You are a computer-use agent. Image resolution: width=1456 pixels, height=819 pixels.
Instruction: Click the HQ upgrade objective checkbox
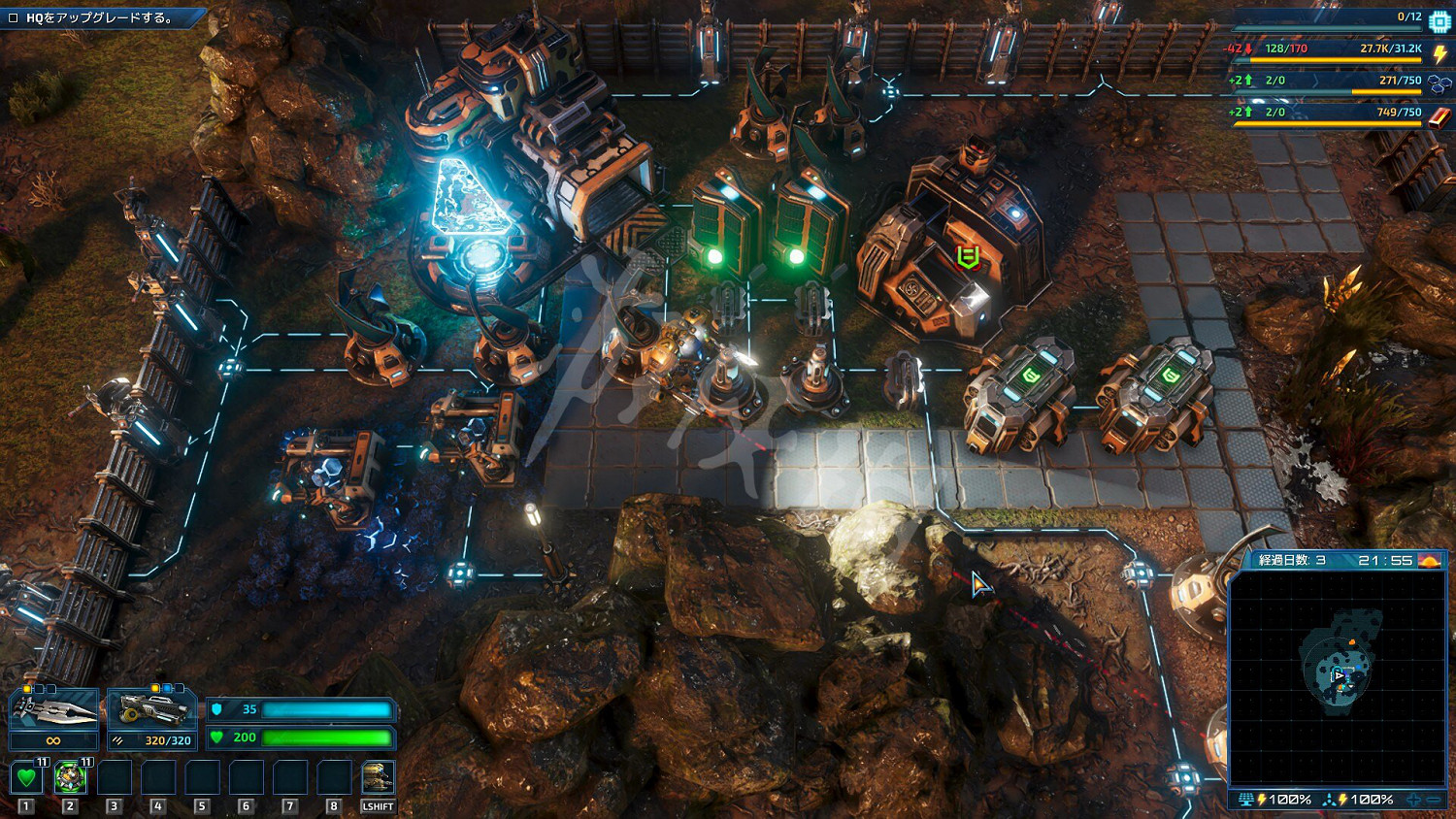[14, 17]
